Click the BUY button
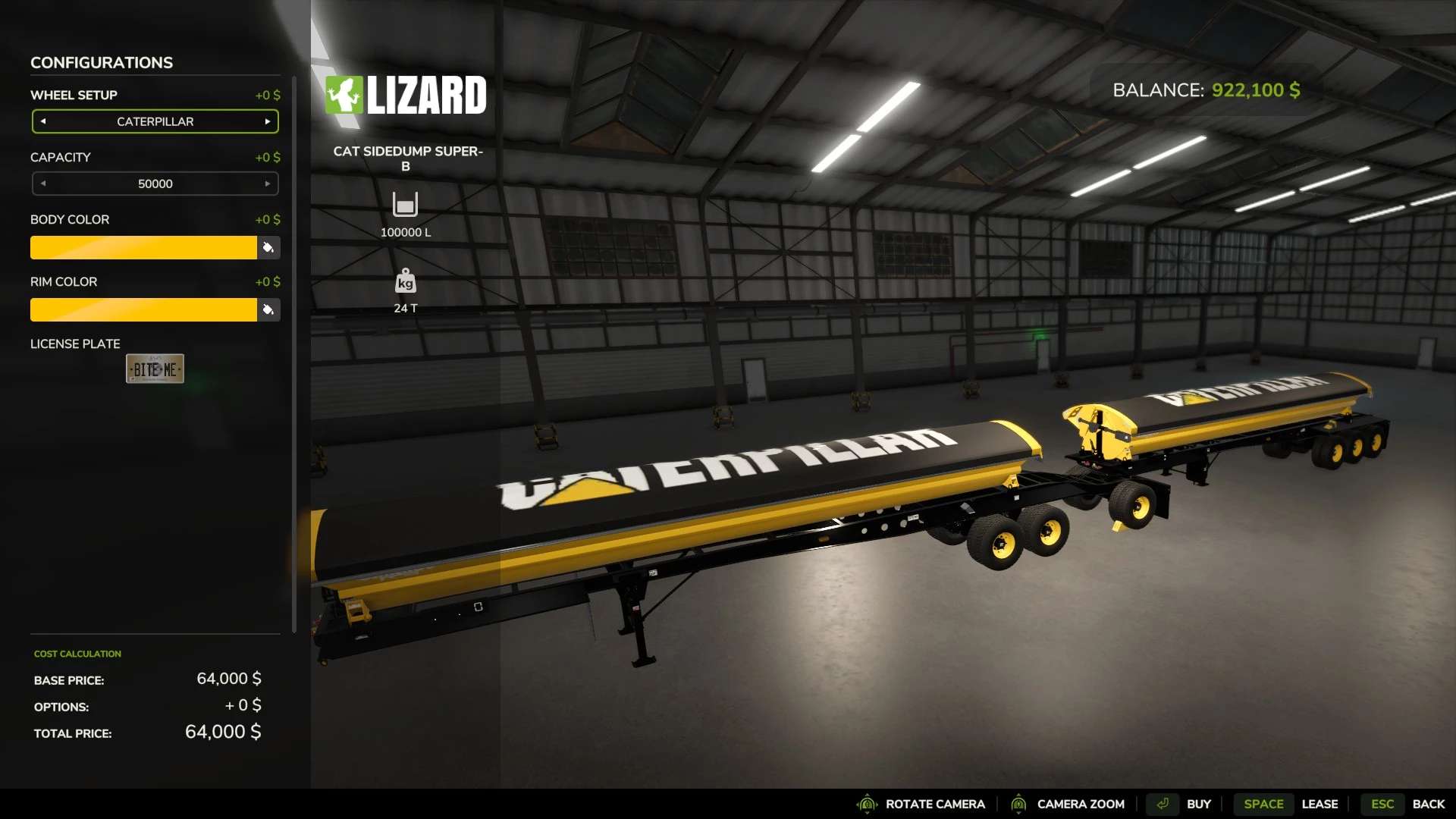Viewport: 1456px width, 819px height. coord(1199,803)
